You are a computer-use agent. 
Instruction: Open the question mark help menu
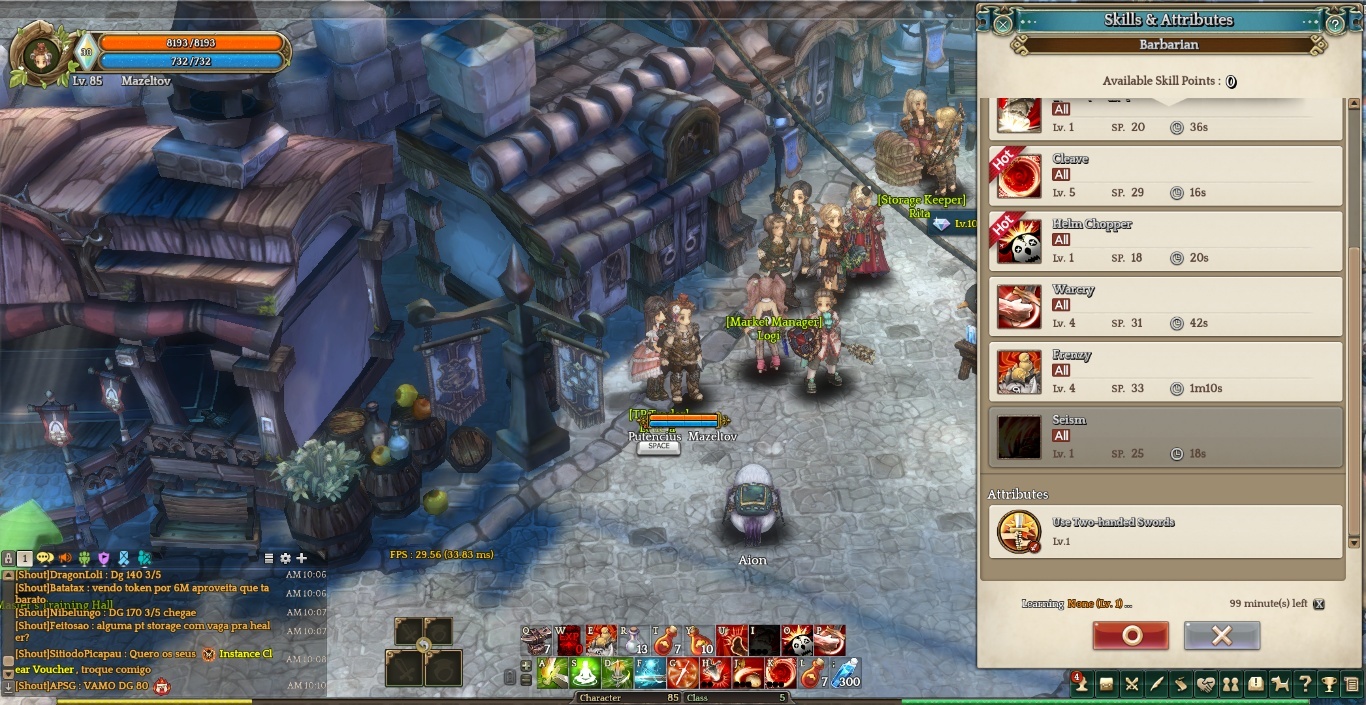1304,685
